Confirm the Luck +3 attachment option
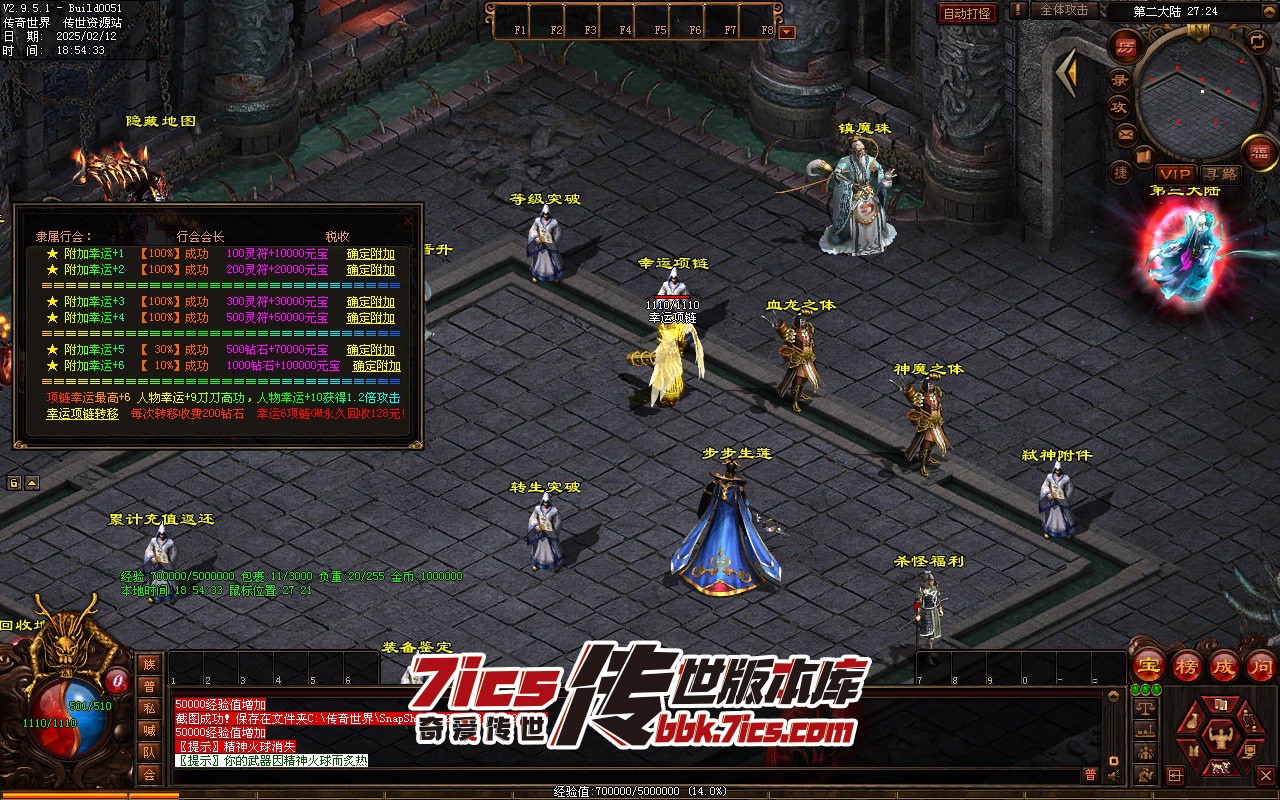1280x800 pixels. pyautogui.click(x=370, y=302)
